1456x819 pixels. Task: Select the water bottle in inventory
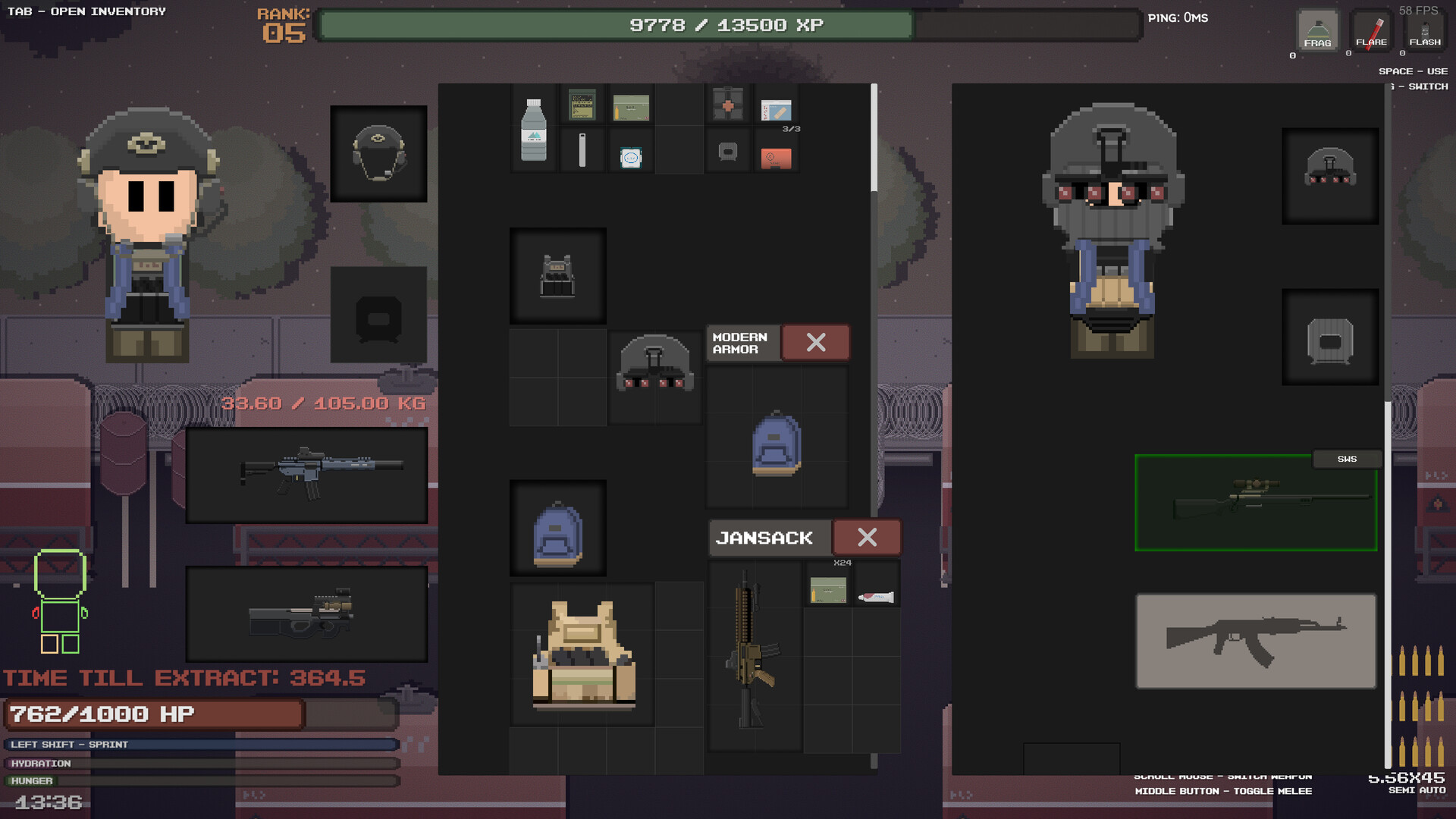point(534,130)
